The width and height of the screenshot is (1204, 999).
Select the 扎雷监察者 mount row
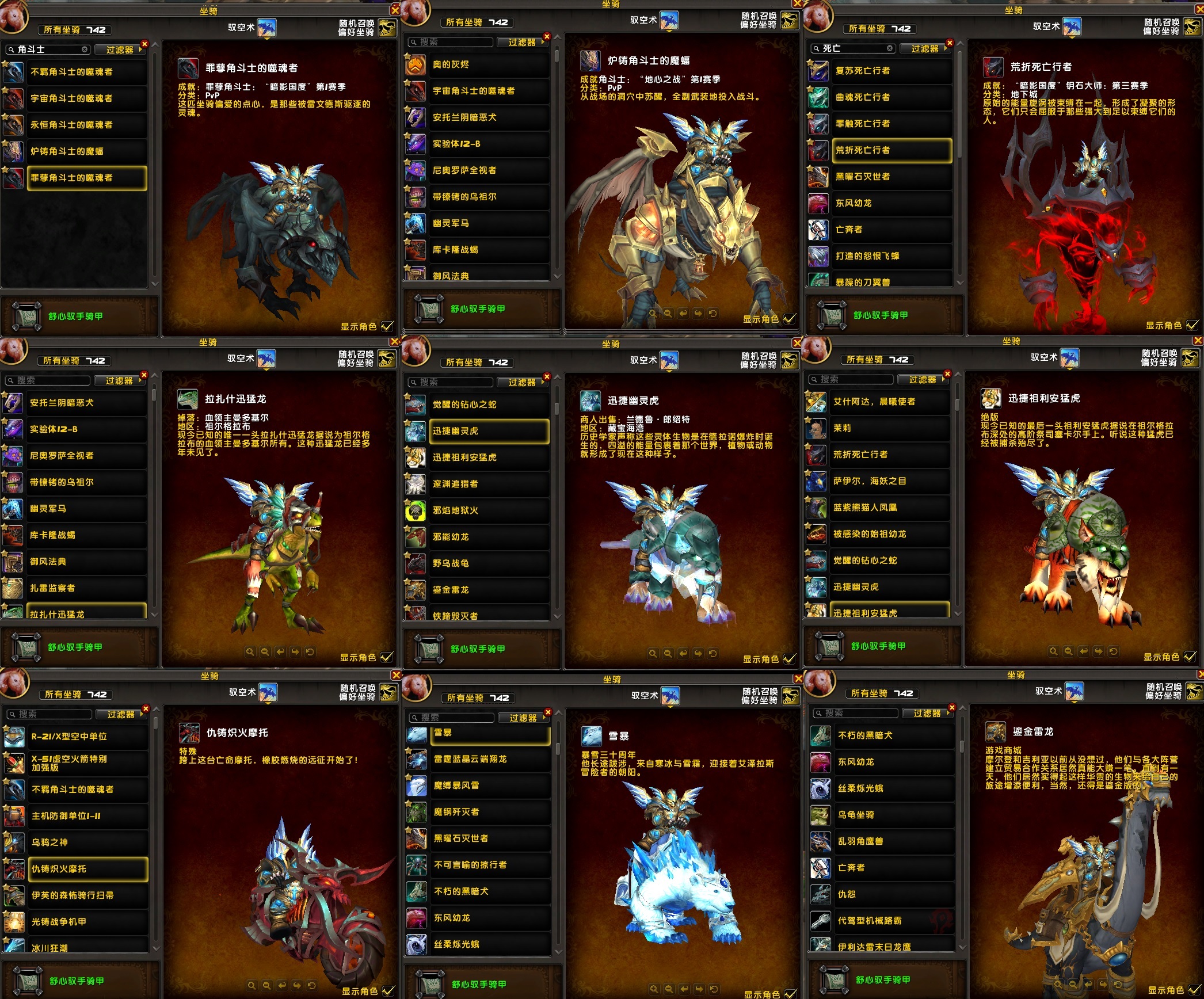pyautogui.click(x=86, y=588)
